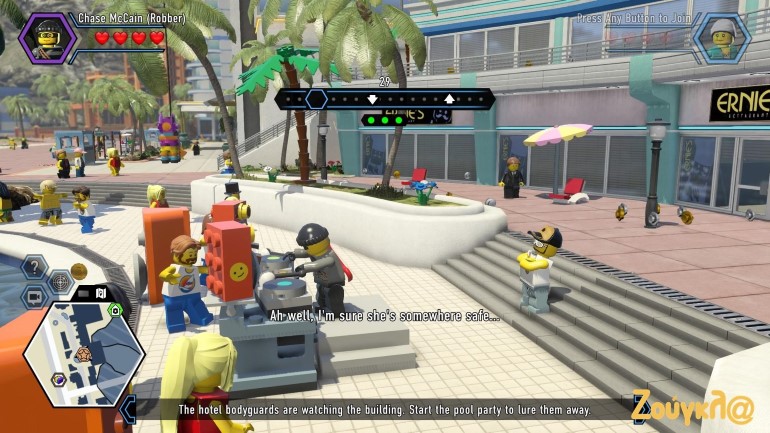The image size is (770, 433).
Task: Click the hexagon marker on compass bar
Action: click(x=316, y=98)
